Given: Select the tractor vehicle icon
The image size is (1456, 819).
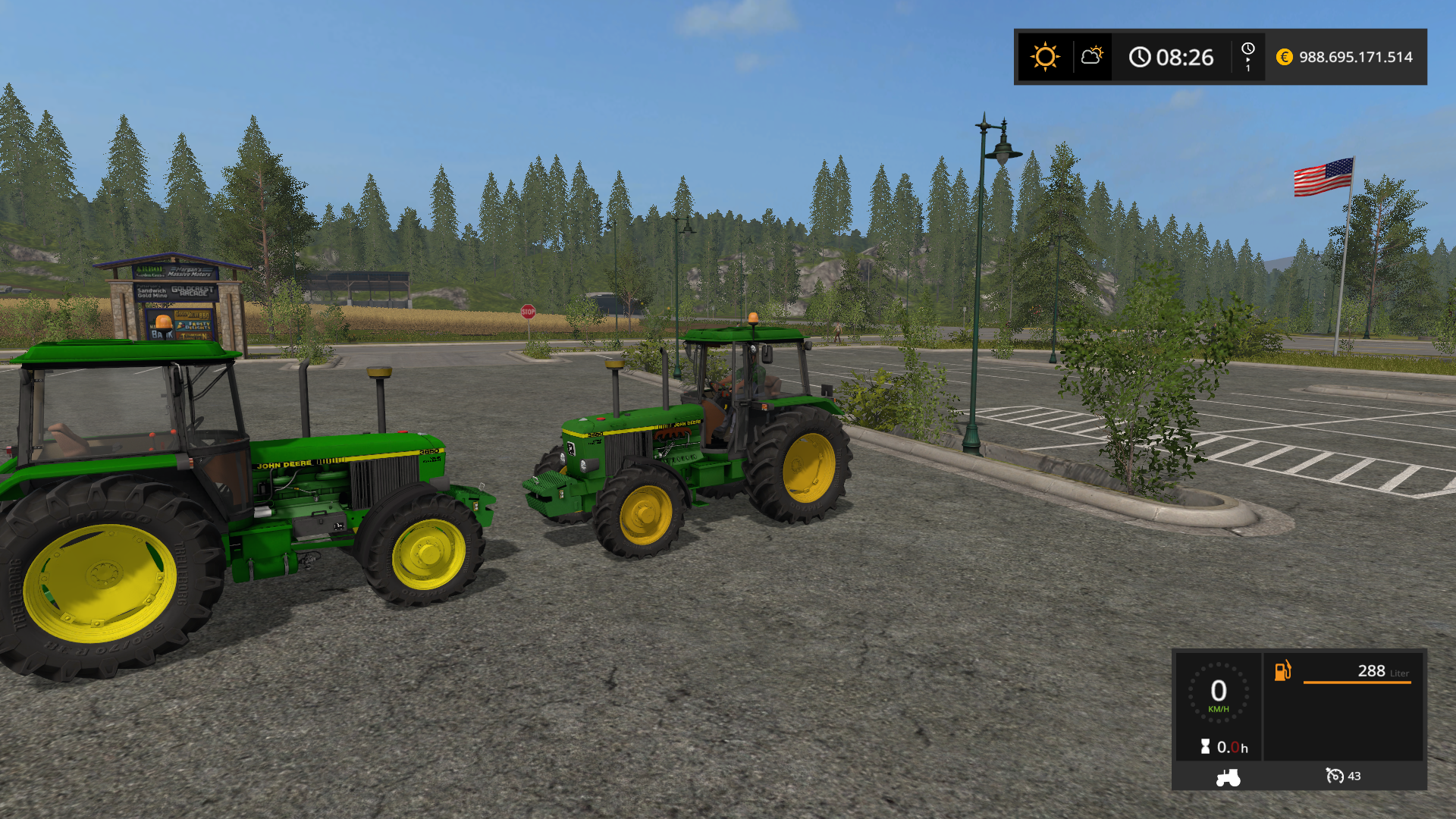Looking at the screenshot, I should pos(1228,777).
